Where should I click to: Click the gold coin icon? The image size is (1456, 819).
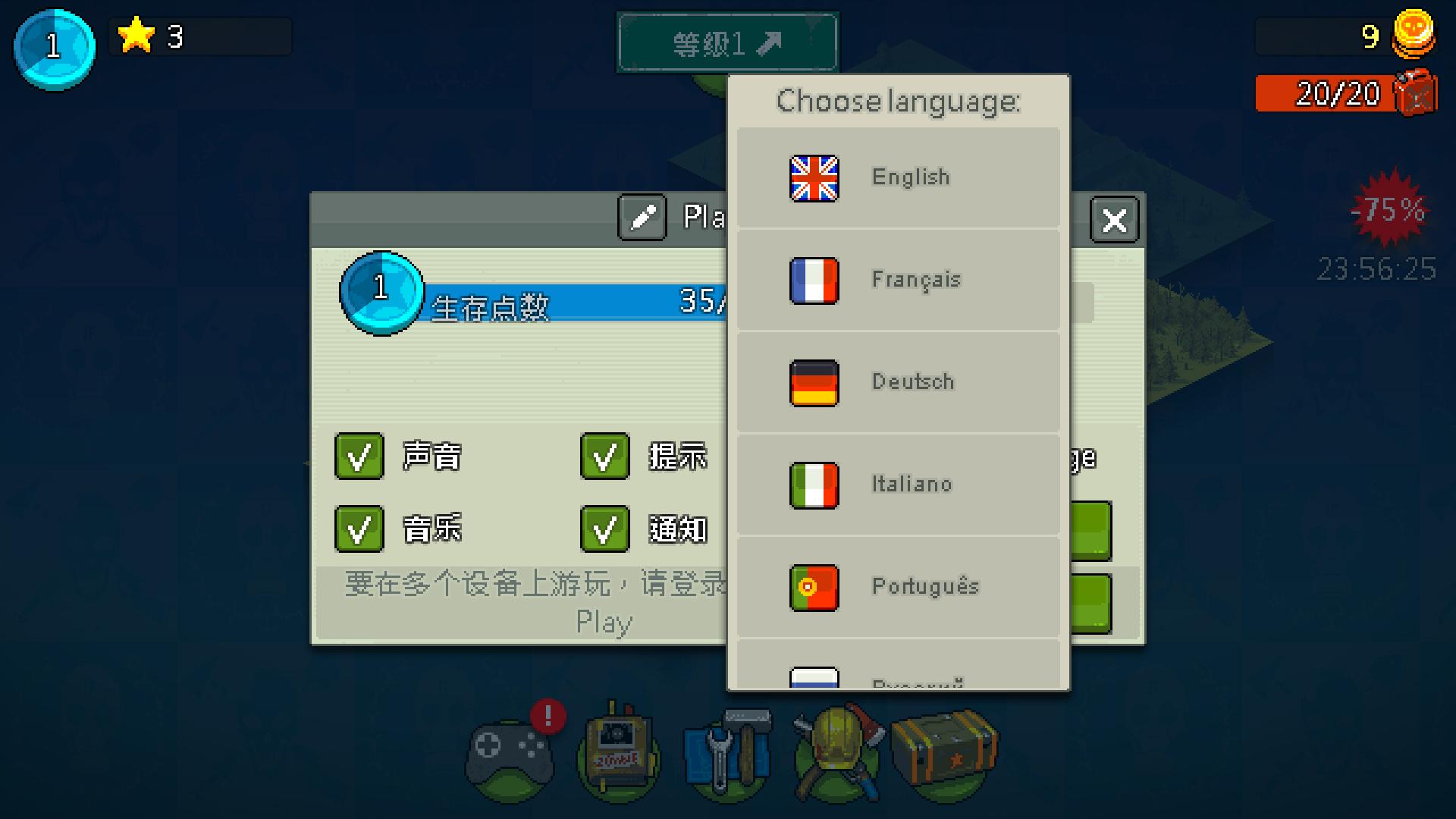(1415, 36)
